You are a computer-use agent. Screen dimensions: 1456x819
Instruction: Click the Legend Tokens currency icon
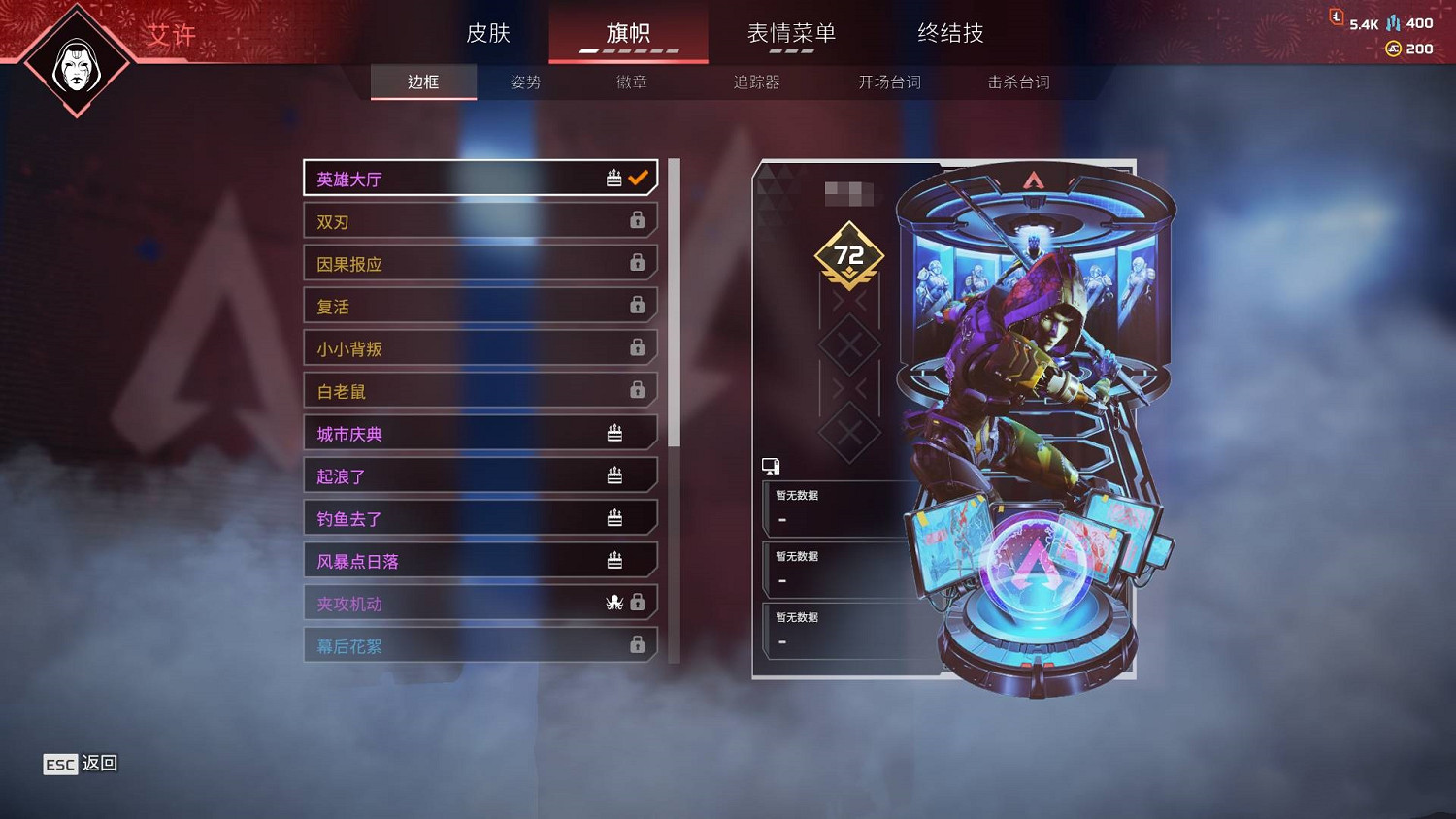pyautogui.click(x=1337, y=16)
